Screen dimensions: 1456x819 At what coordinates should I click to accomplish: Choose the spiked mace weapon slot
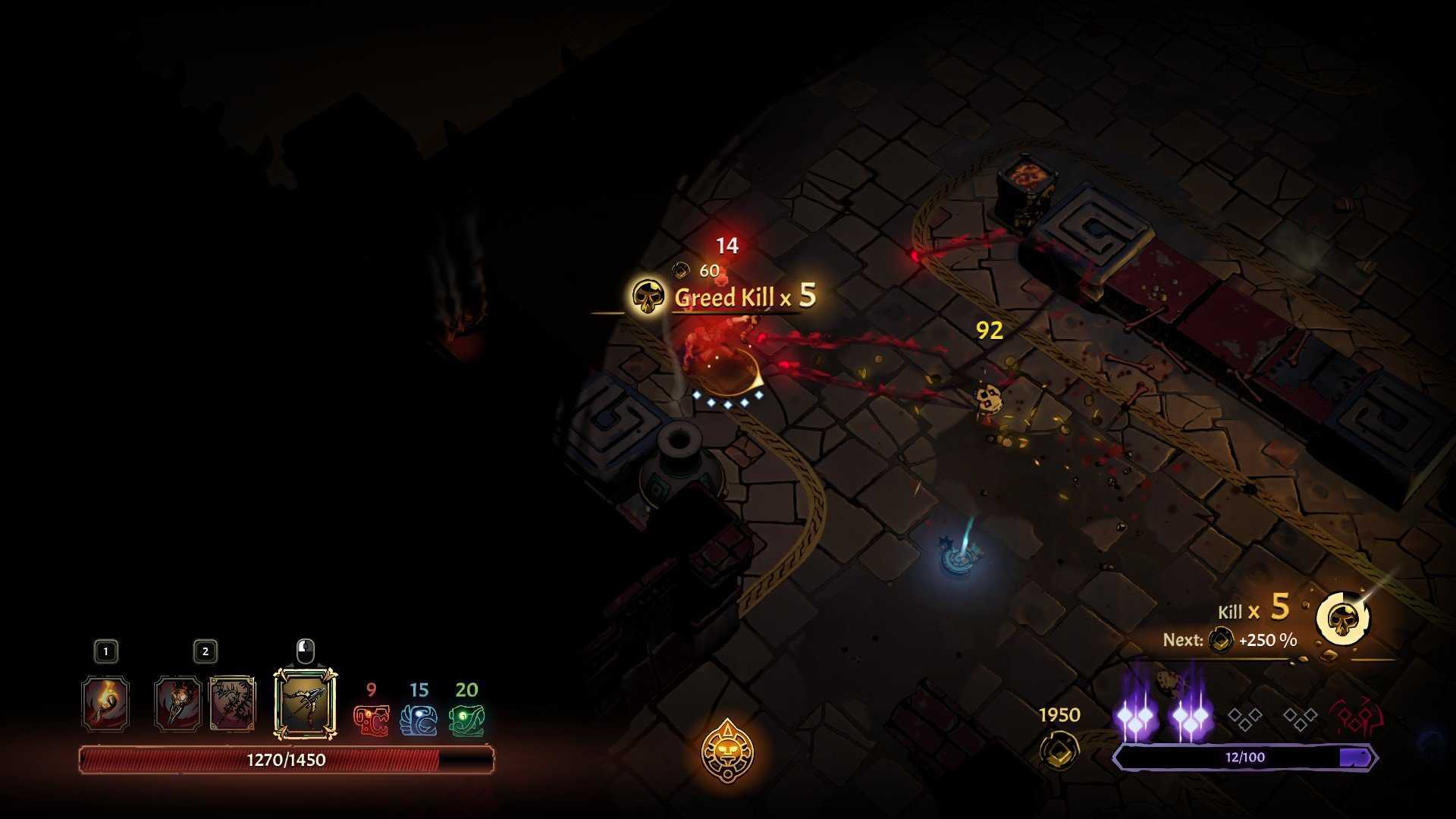tap(178, 704)
